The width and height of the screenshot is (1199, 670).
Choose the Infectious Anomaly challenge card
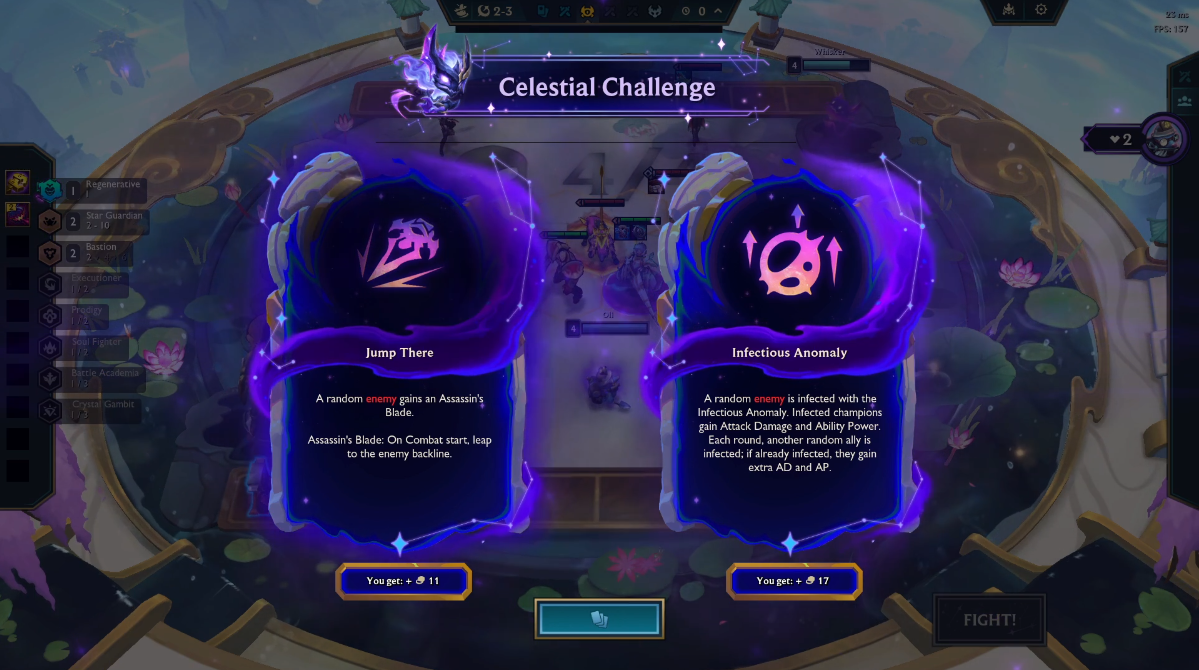(x=789, y=350)
